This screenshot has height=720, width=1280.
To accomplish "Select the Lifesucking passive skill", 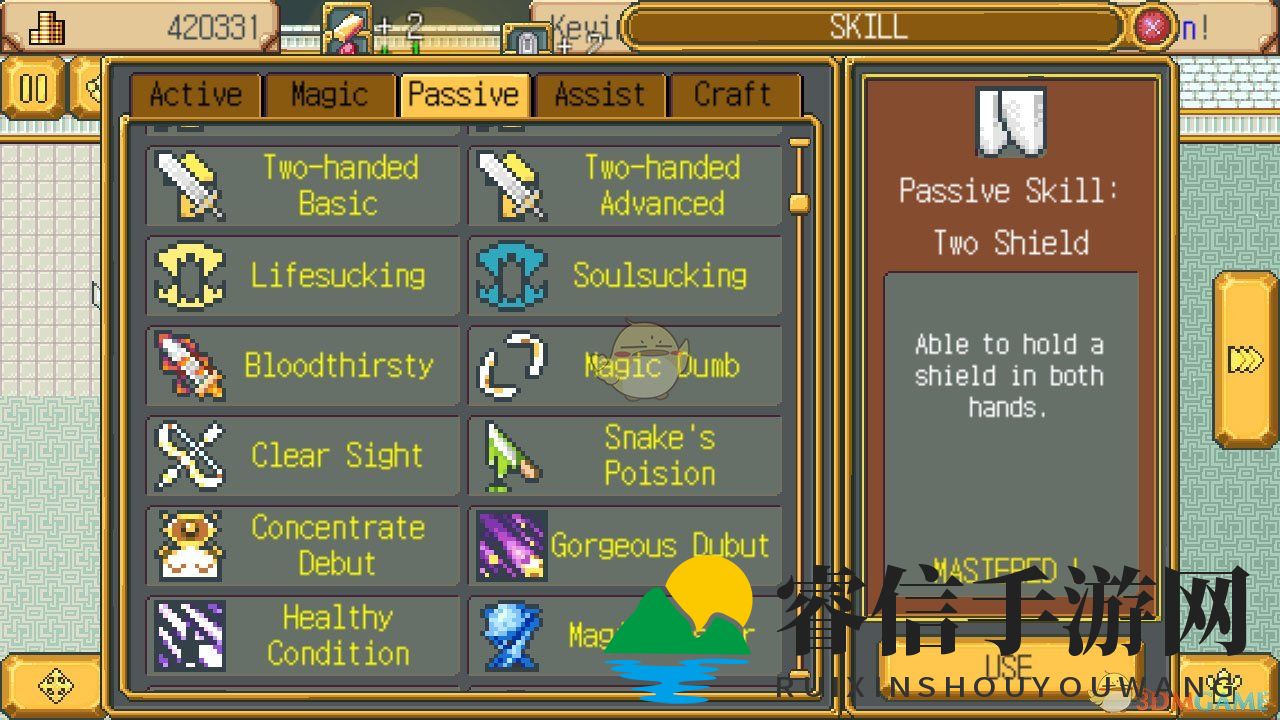I will (x=302, y=276).
